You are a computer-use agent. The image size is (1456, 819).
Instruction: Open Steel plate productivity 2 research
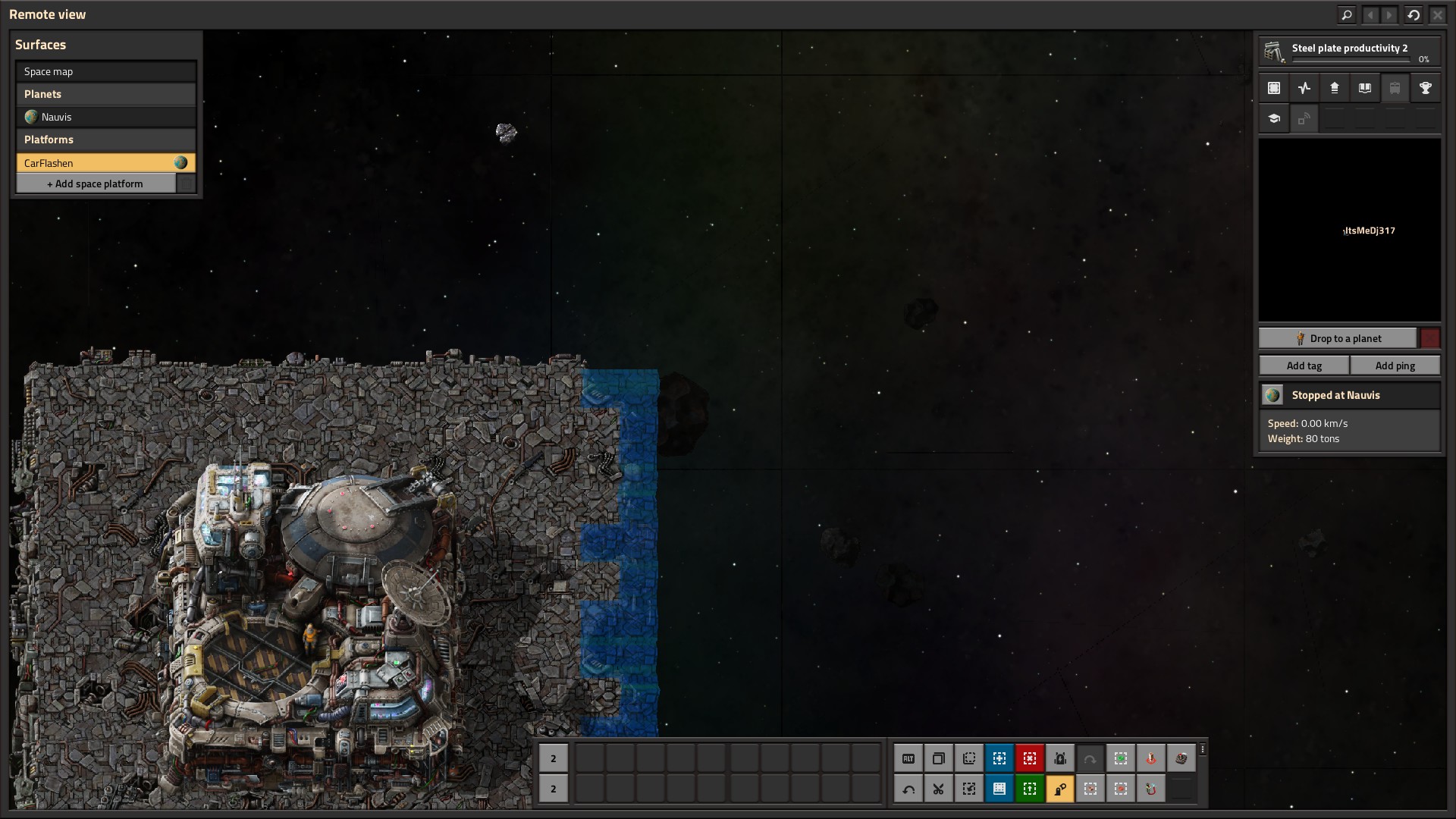click(x=1349, y=52)
